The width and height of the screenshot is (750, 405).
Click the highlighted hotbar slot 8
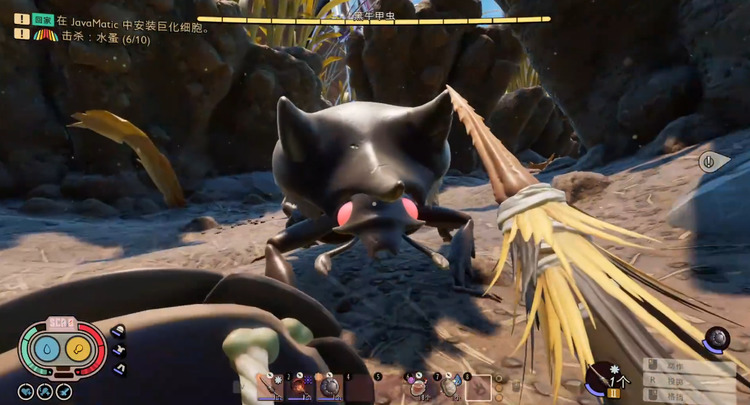tap(478, 386)
